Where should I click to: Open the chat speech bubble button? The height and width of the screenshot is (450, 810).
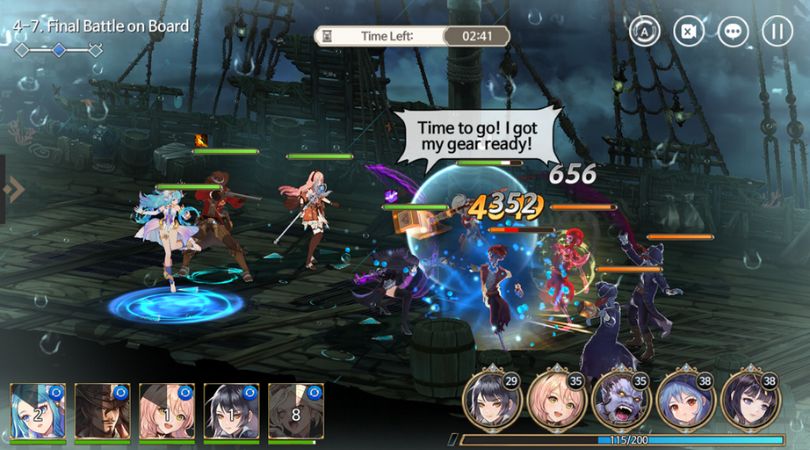733,31
